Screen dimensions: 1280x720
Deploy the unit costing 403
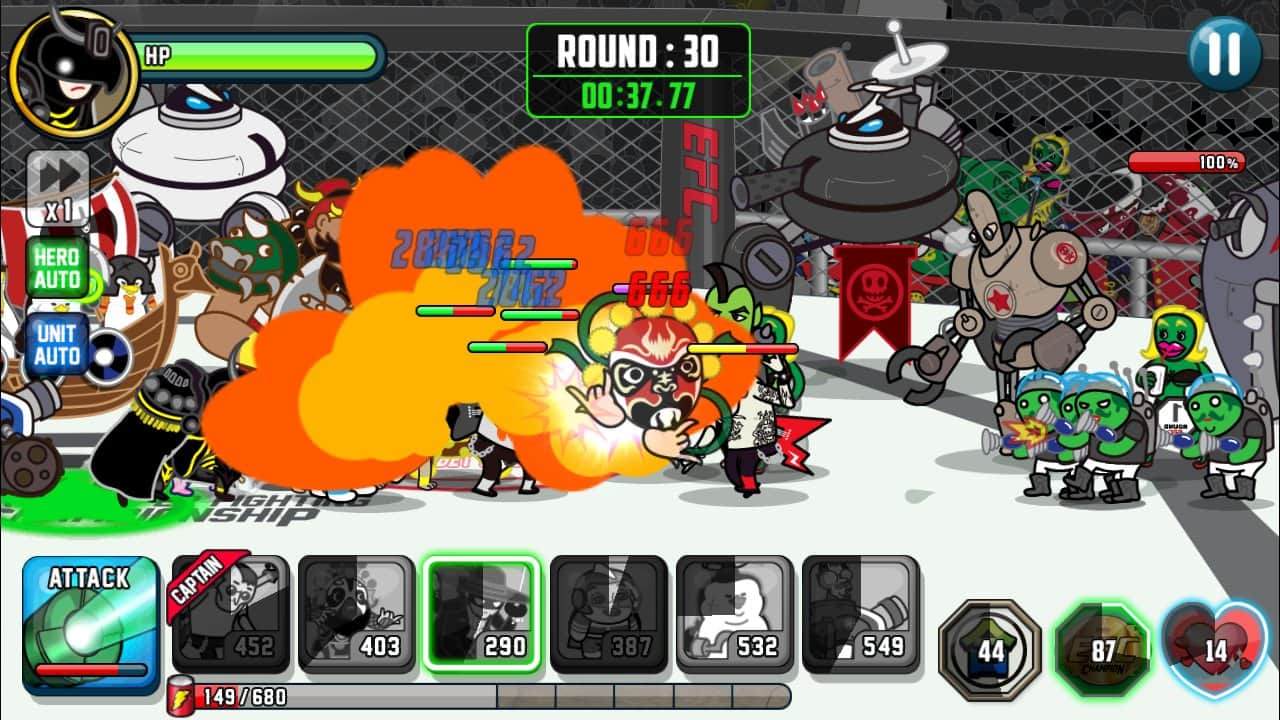tap(356, 613)
